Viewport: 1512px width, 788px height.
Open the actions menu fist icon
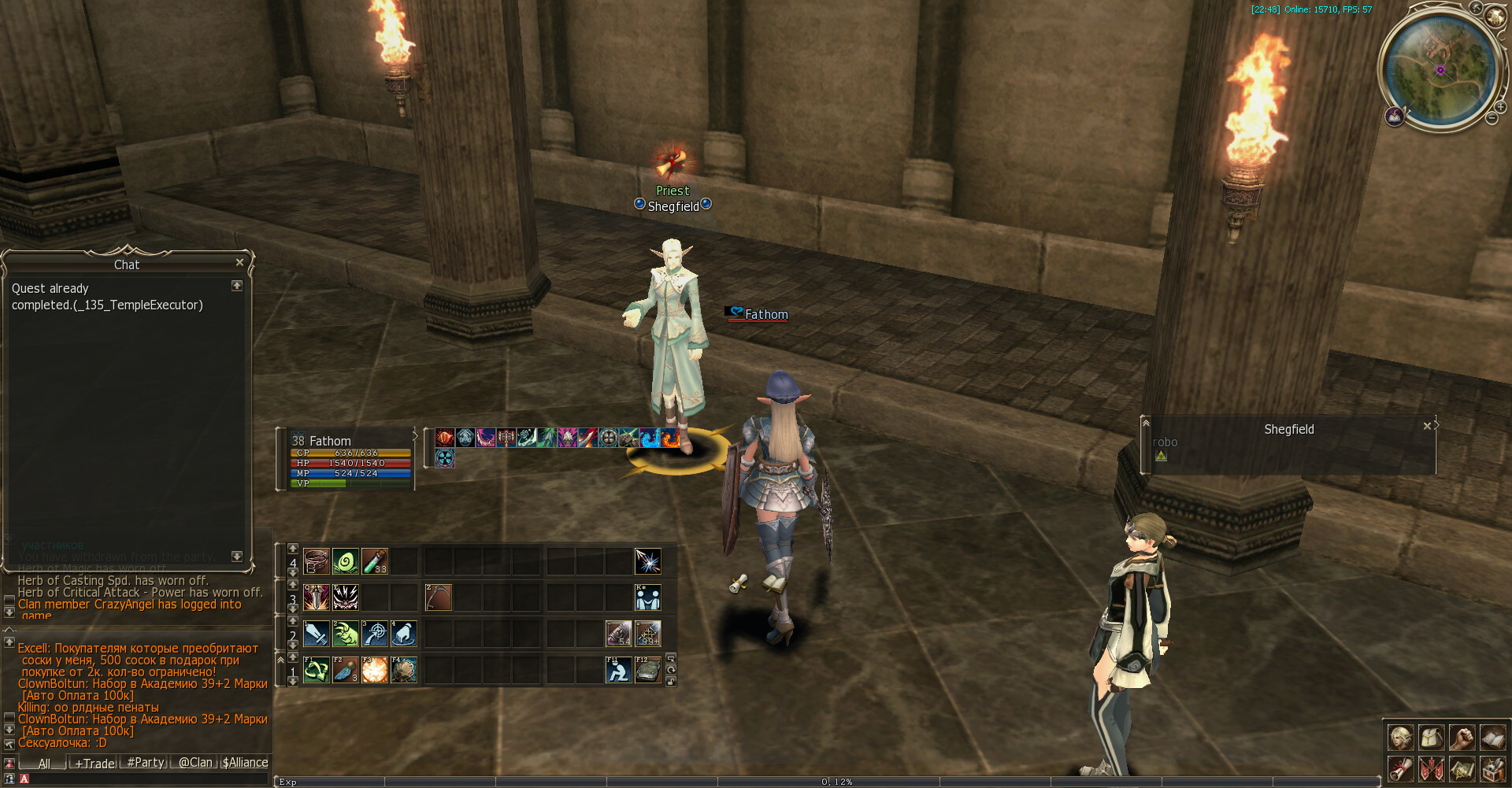1462,738
